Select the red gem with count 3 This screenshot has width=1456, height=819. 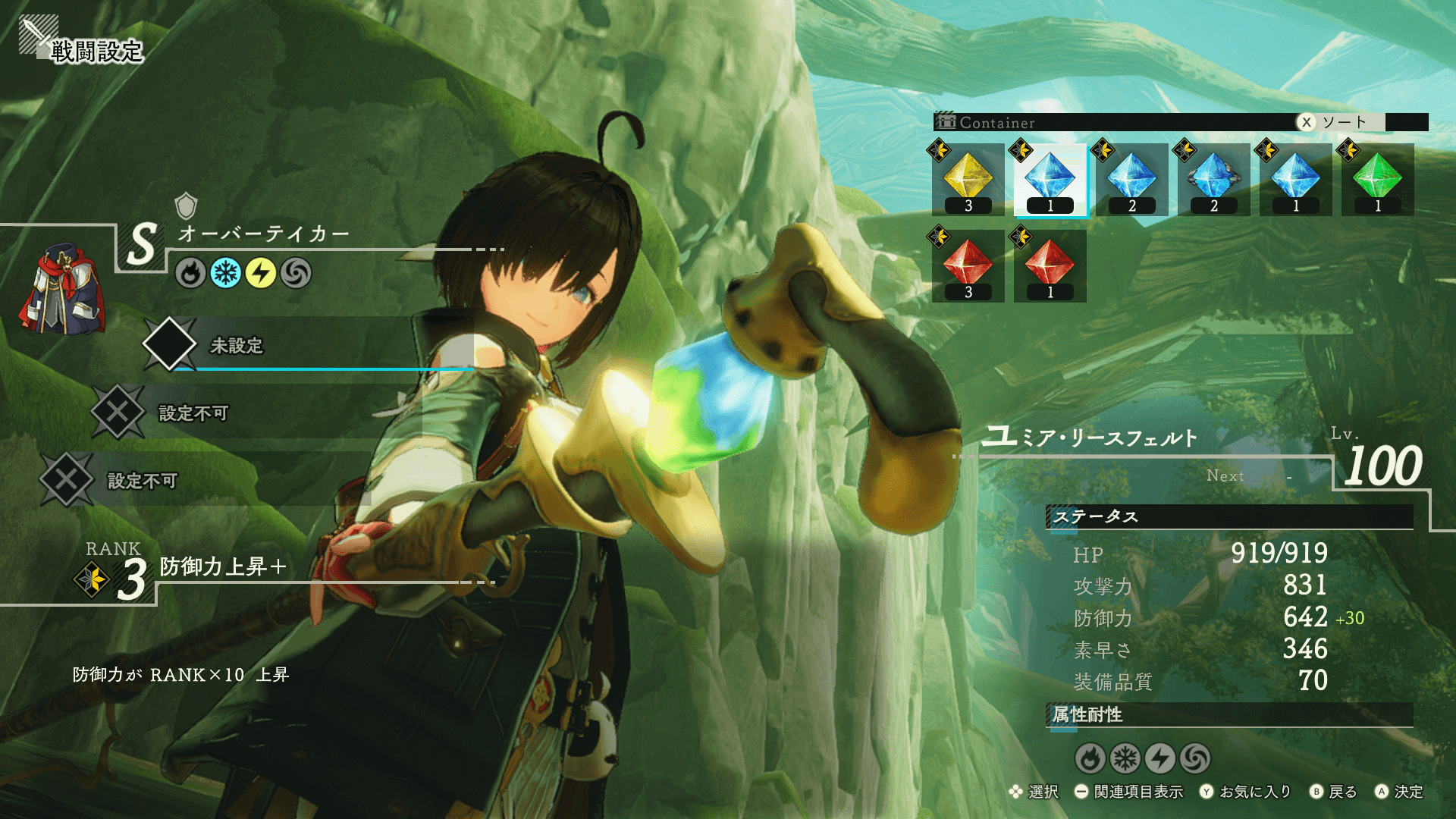click(x=968, y=266)
